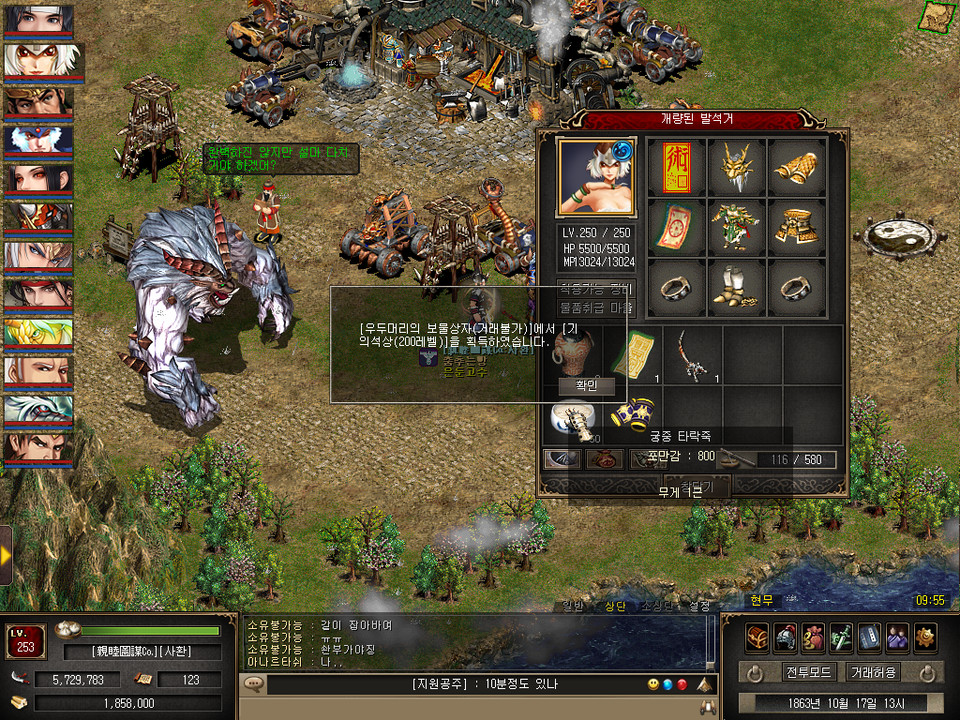Open the smiley emoticon picker

pyautogui.click(x=653, y=685)
